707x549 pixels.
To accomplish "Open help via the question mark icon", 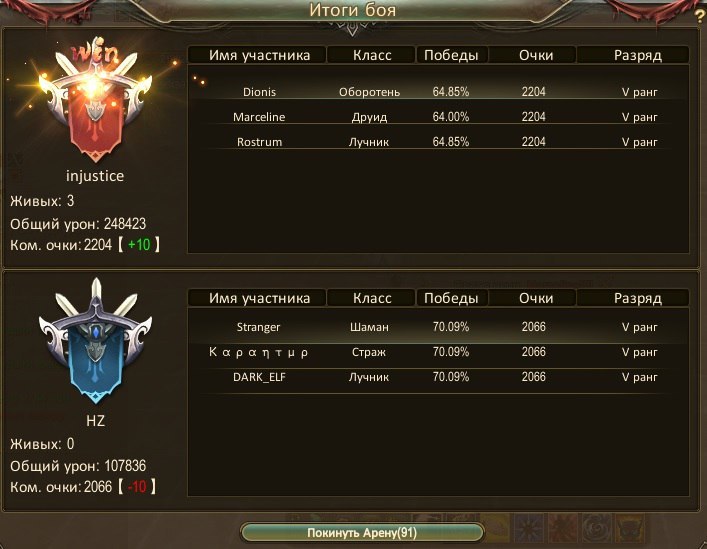I will (x=699, y=16).
